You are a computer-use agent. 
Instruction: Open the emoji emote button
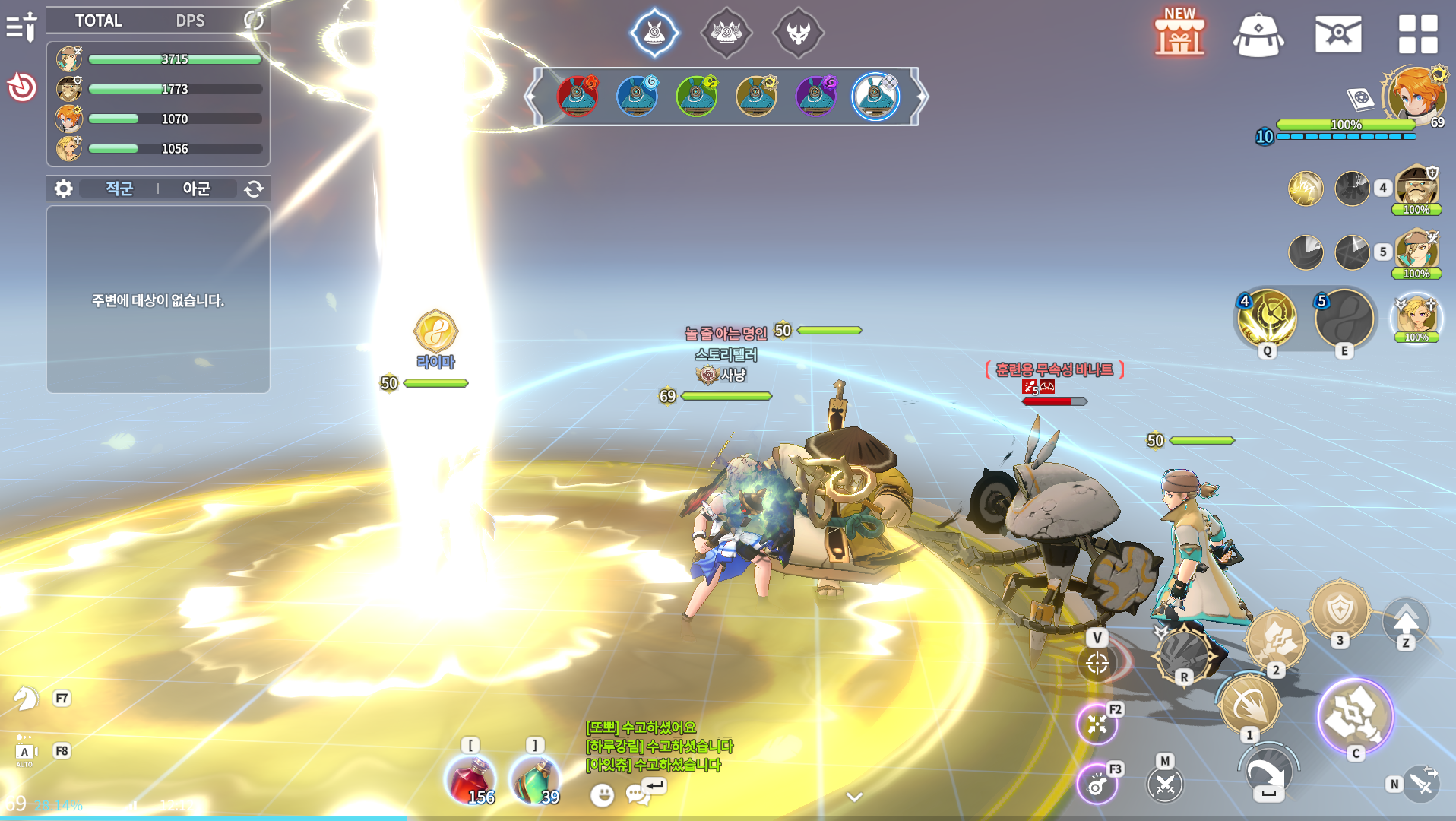pyautogui.click(x=603, y=795)
